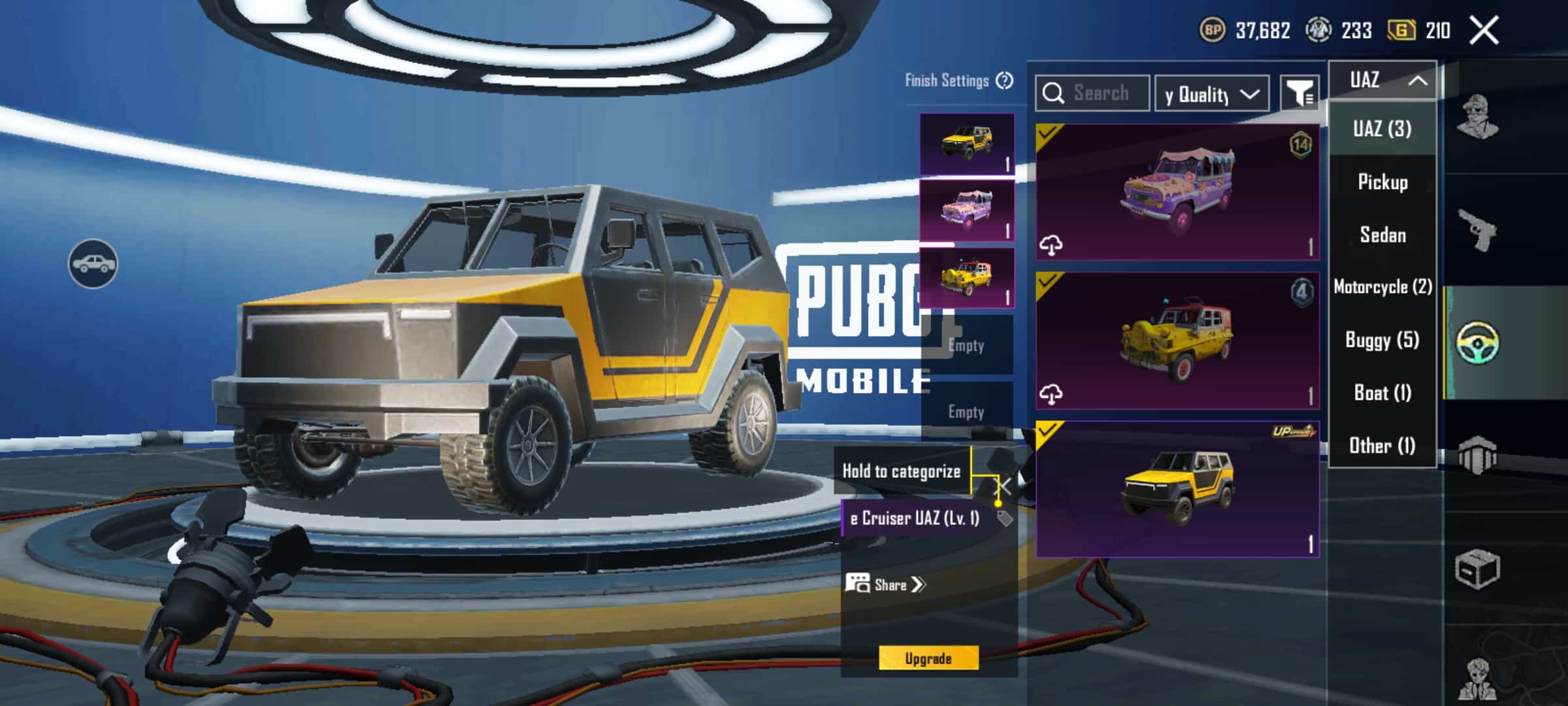Viewport: 1568px width, 706px height.
Task: Close the inventory screen with the X
Action: (x=1484, y=31)
